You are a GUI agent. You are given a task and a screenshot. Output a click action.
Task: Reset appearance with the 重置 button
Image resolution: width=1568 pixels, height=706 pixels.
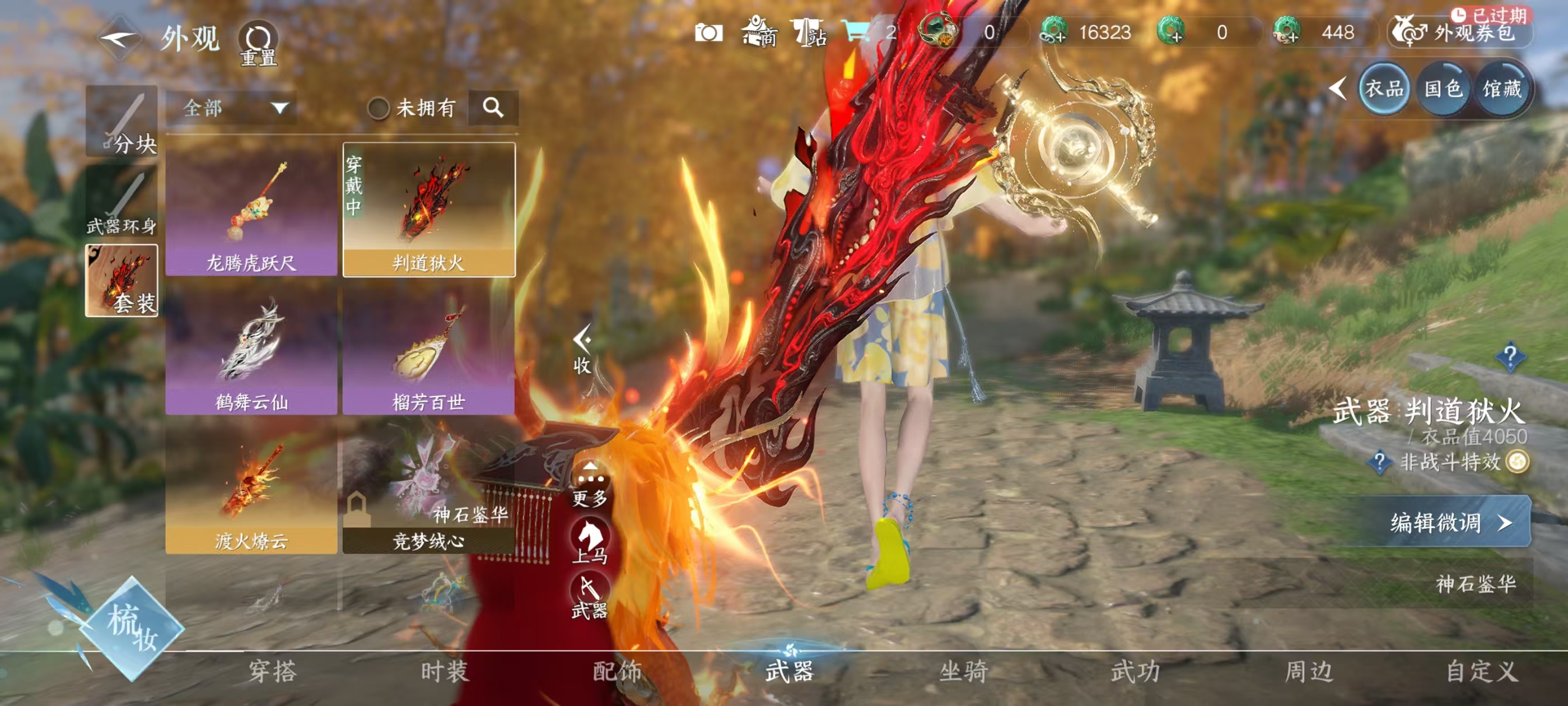(x=258, y=44)
